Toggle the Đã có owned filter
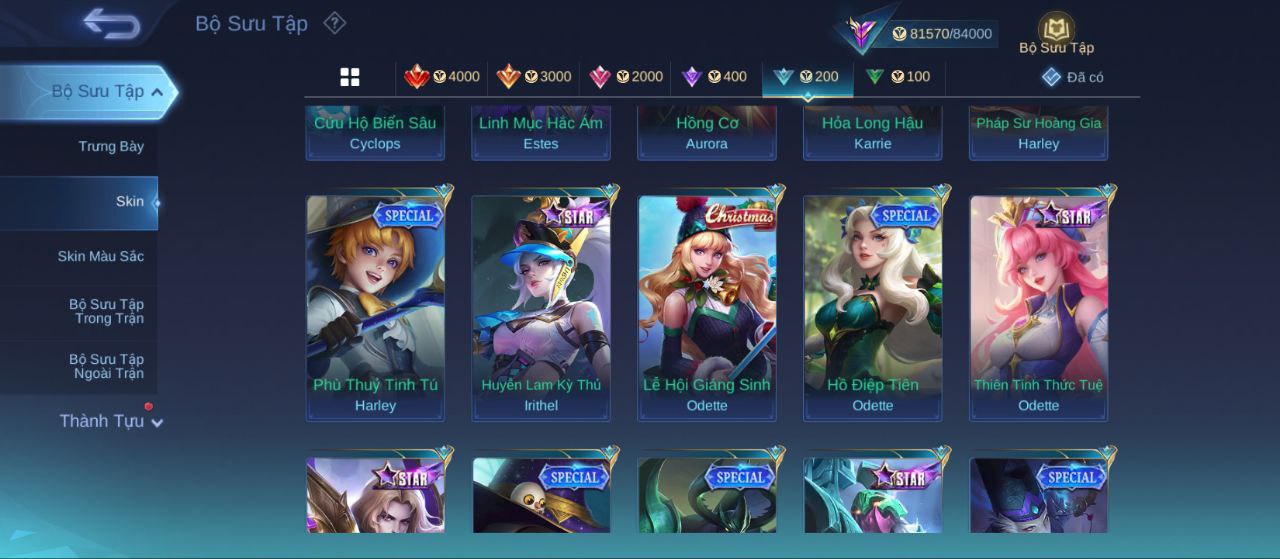Image resolution: width=1280 pixels, height=559 pixels. pyautogui.click(x=1072, y=77)
